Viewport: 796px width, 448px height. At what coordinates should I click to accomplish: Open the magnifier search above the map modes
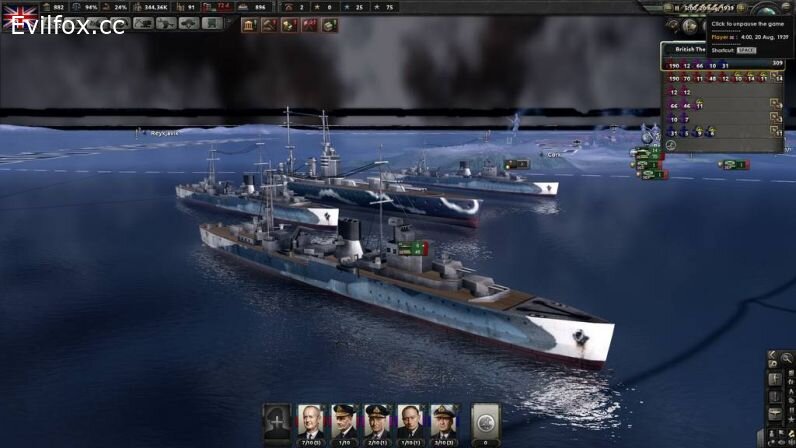click(x=787, y=357)
